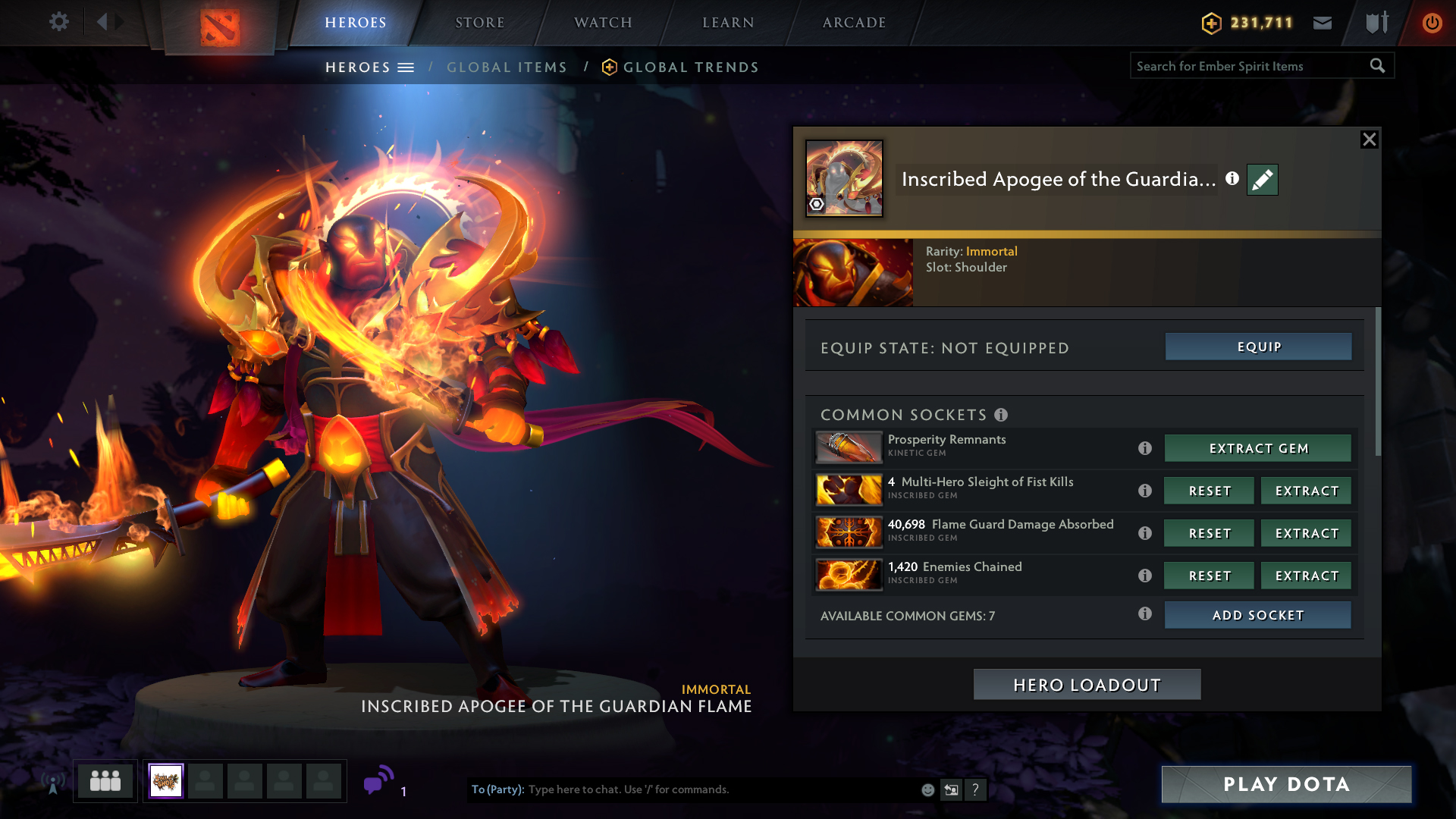Quit game with the power button
1456x819 pixels.
click(x=1432, y=23)
